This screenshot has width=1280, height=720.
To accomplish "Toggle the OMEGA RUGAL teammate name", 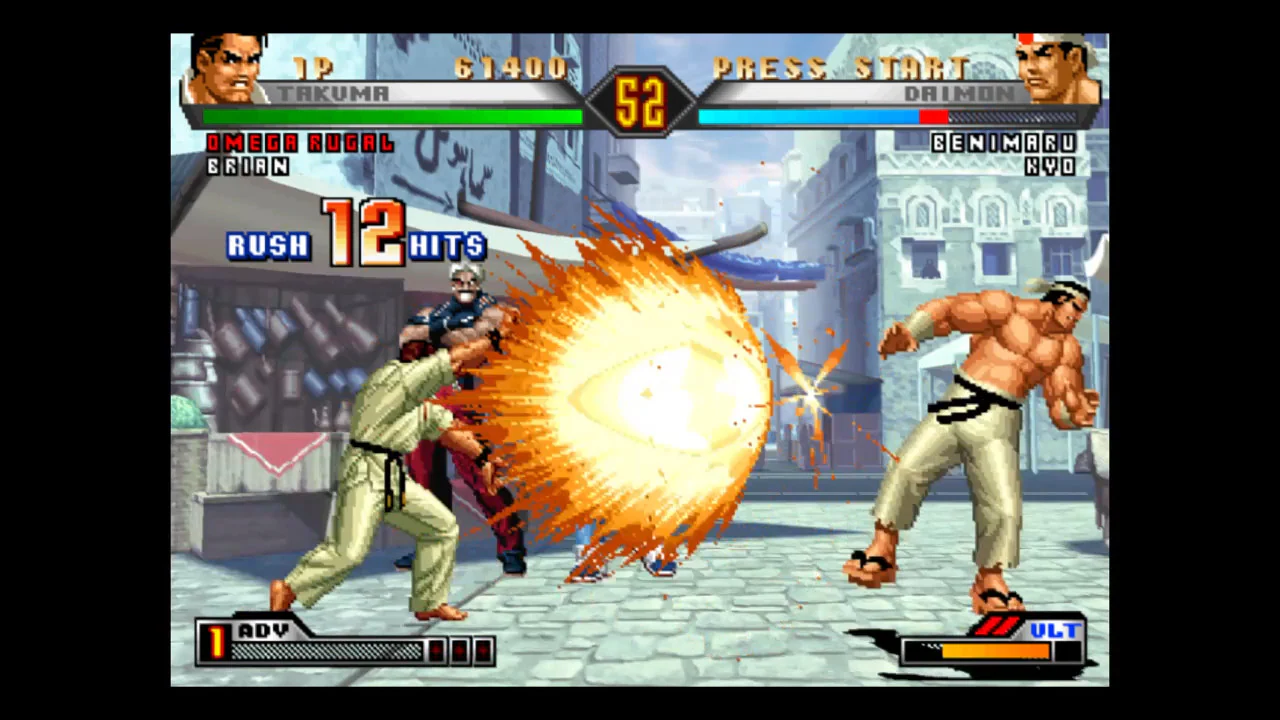I will [x=300, y=143].
